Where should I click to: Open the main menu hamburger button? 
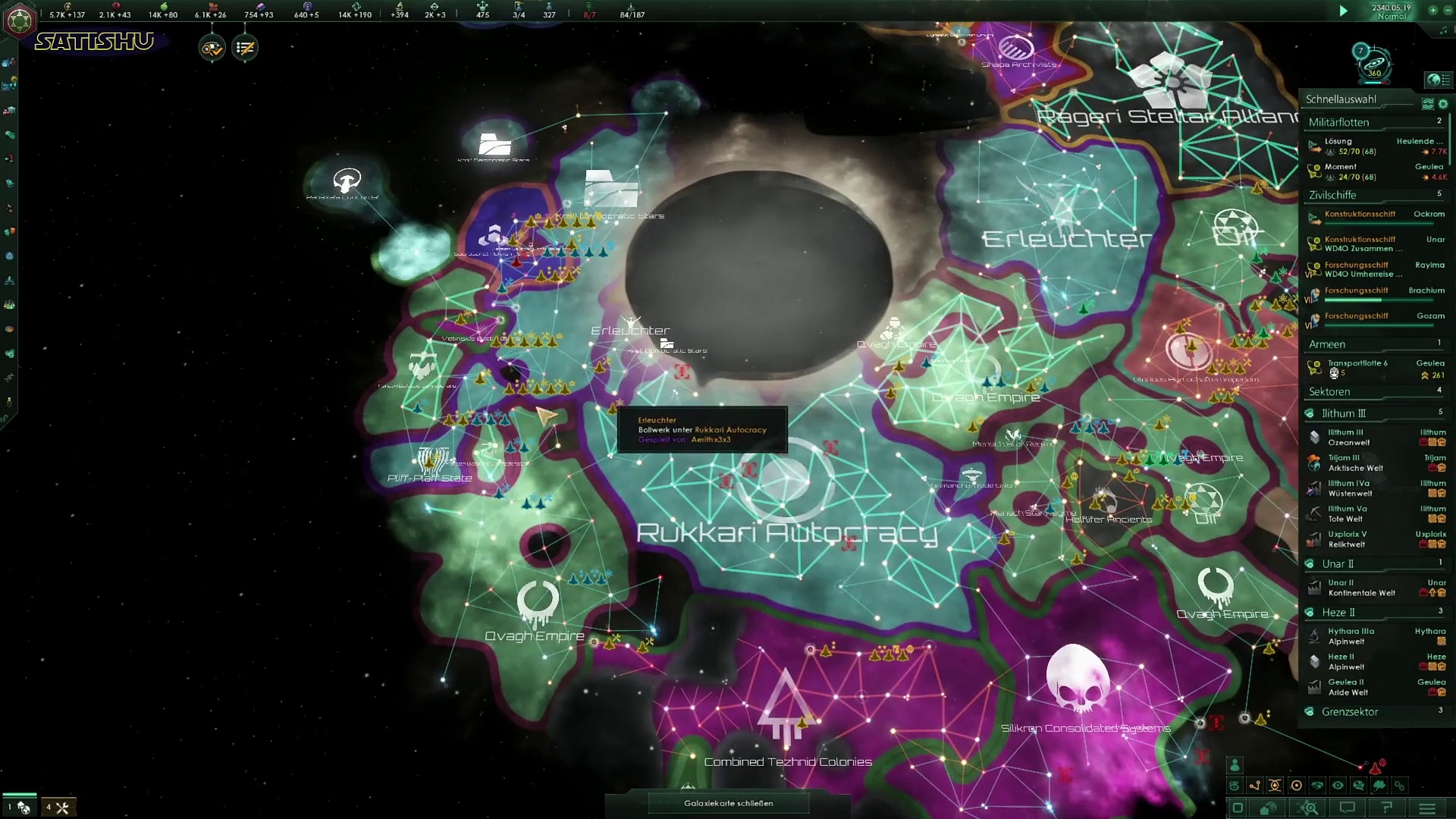[x=1427, y=808]
